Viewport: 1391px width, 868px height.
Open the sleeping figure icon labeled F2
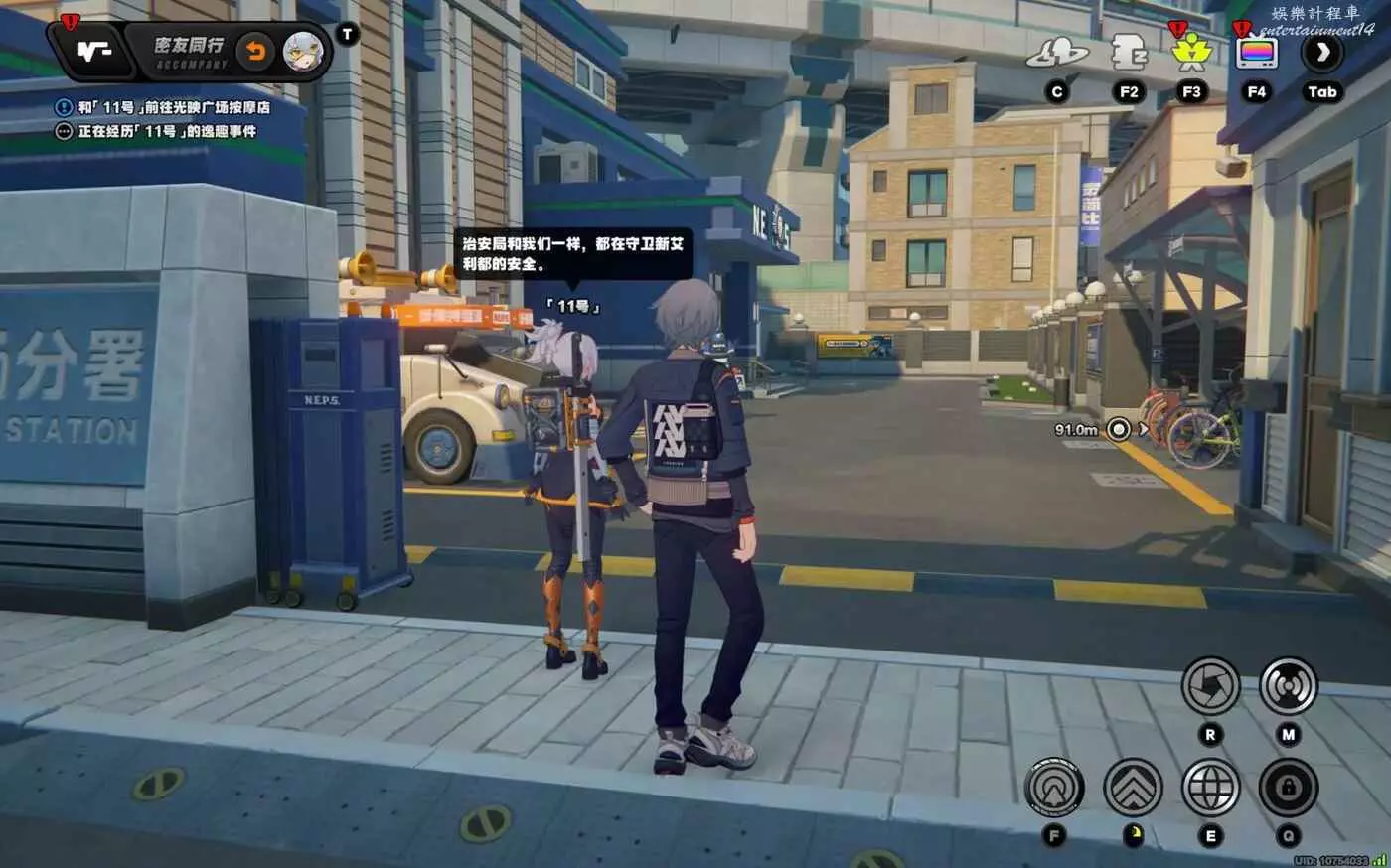(x=1129, y=53)
